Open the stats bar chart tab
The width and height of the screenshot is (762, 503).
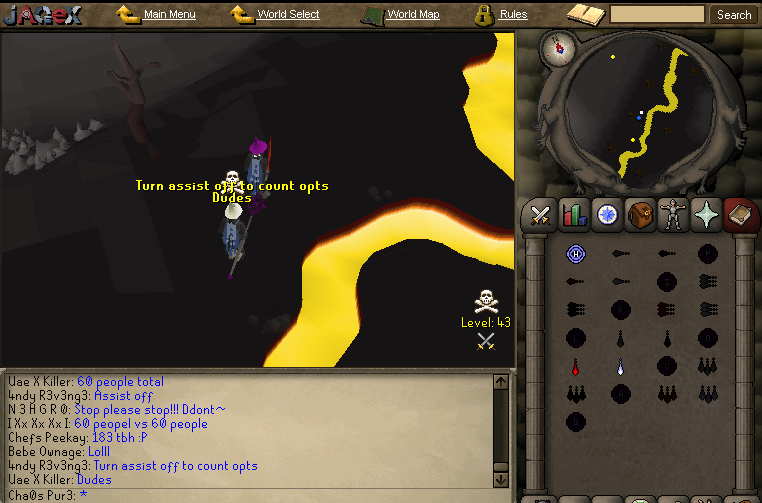[574, 214]
